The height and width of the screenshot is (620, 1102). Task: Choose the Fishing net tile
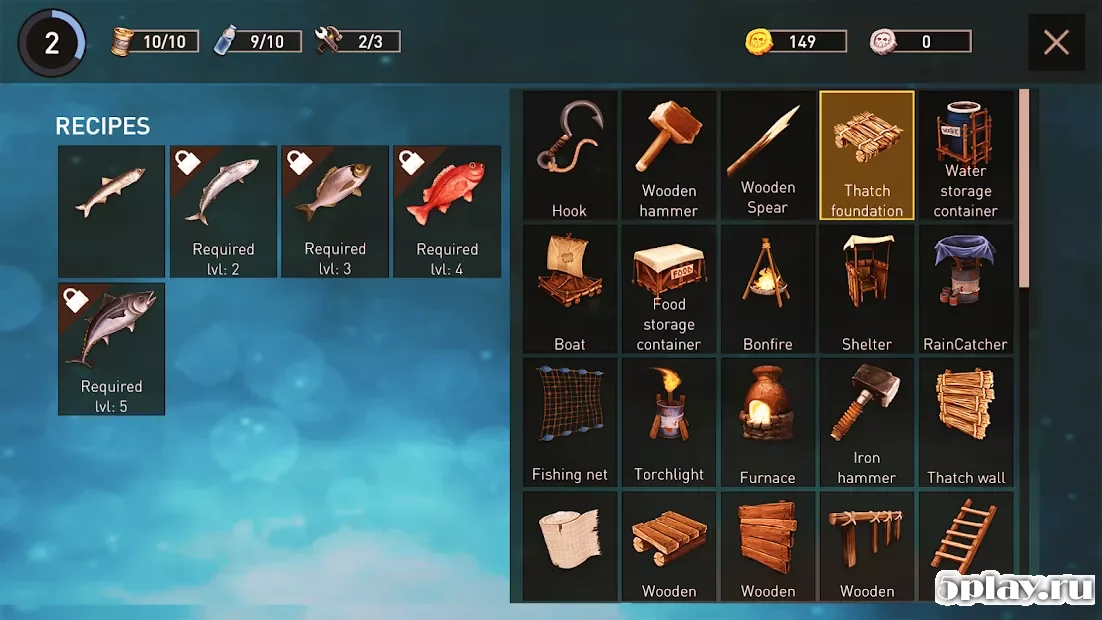(x=570, y=423)
